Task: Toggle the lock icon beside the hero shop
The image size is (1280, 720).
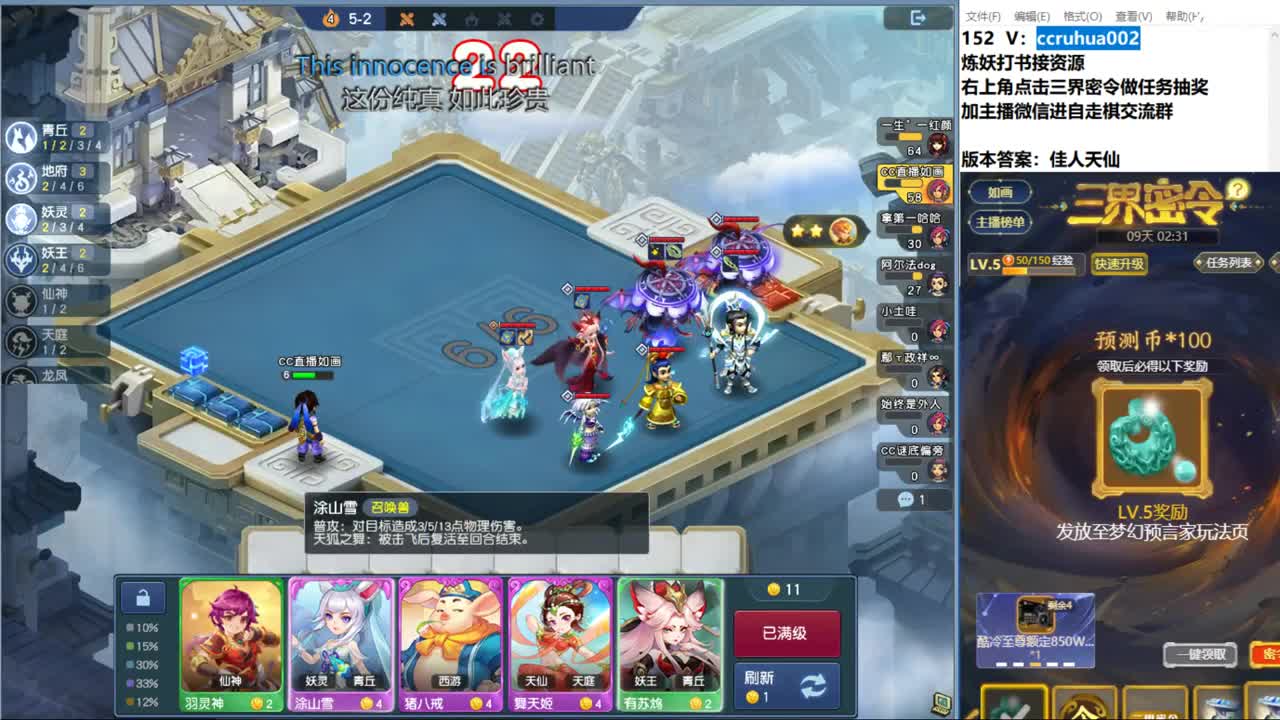Action: (x=142, y=597)
